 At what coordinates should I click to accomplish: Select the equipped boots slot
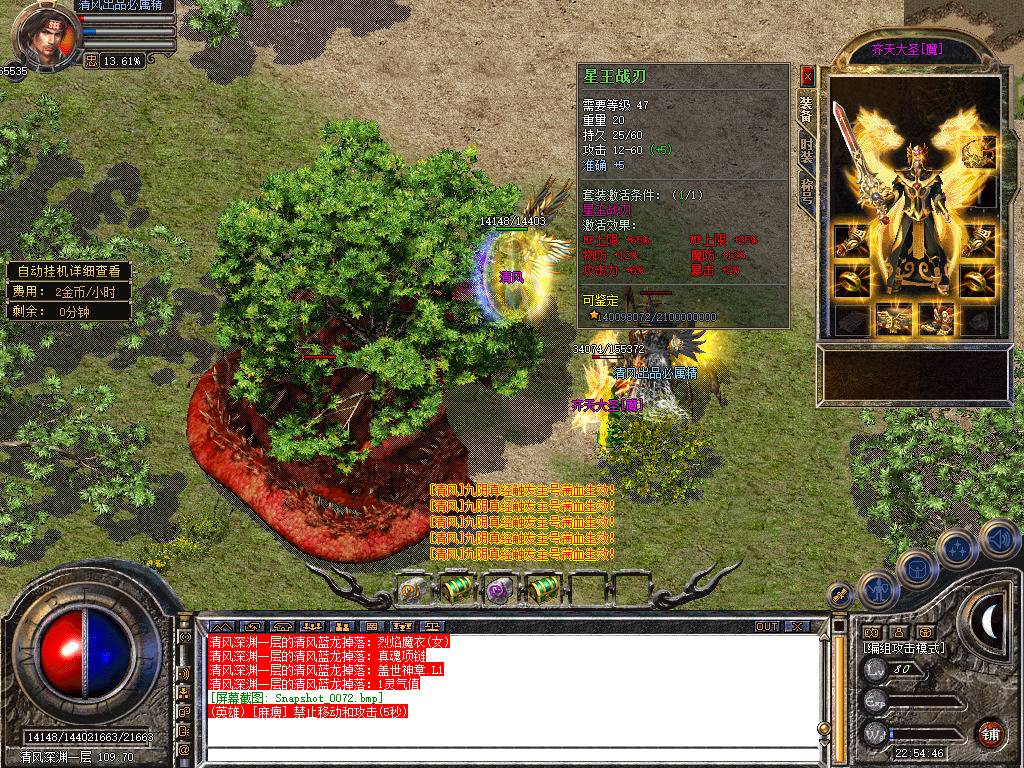pyautogui.click(x=936, y=319)
